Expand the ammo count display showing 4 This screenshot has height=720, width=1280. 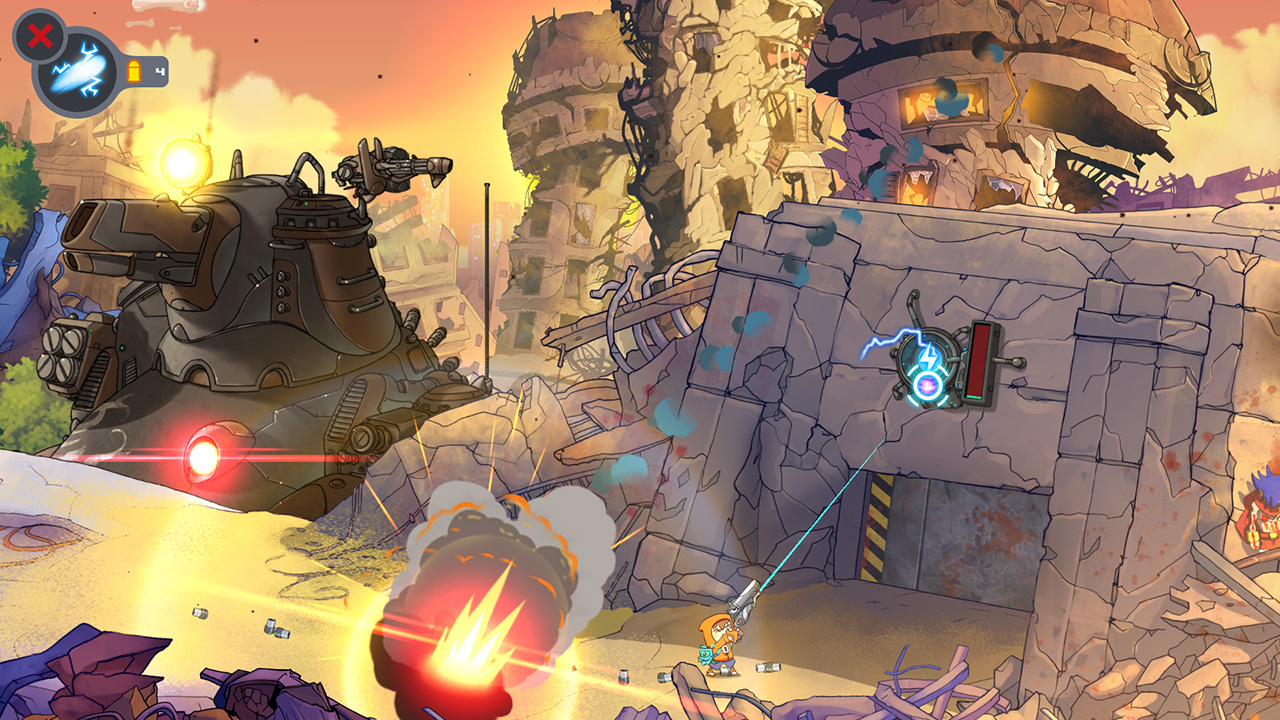[x=160, y=70]
